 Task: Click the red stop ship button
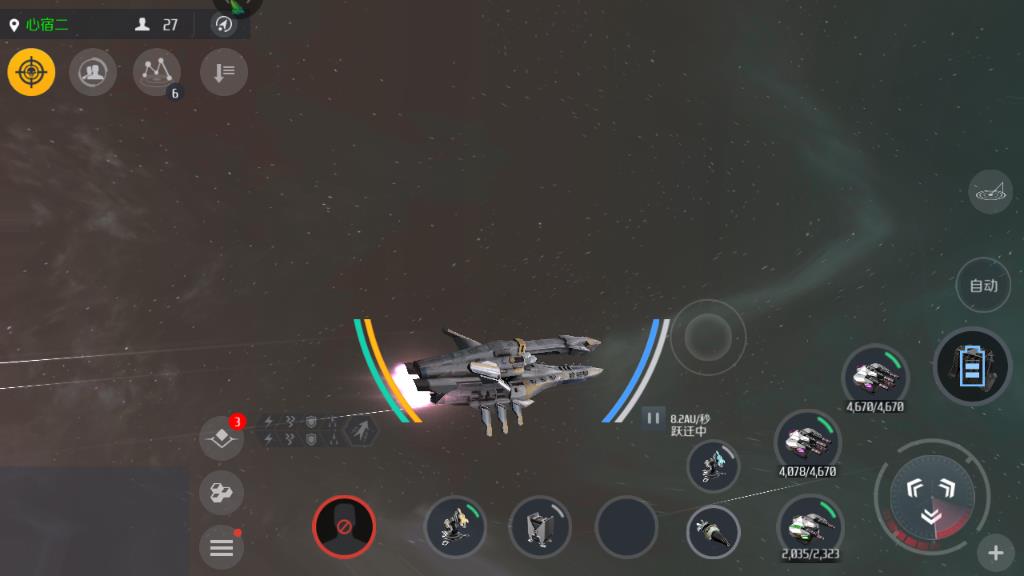pos(344,526)
